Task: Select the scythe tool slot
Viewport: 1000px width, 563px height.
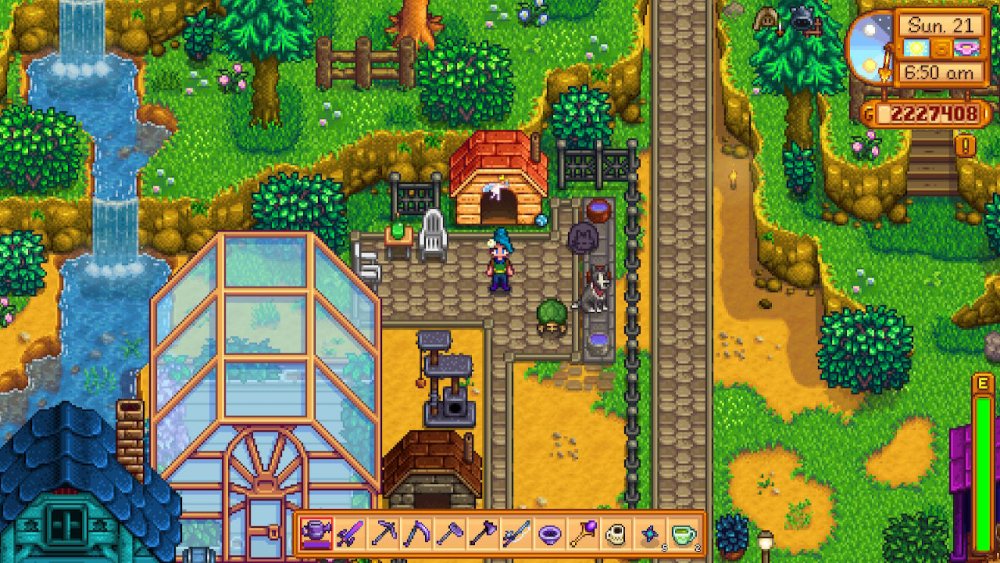Action: pos(416,534)
